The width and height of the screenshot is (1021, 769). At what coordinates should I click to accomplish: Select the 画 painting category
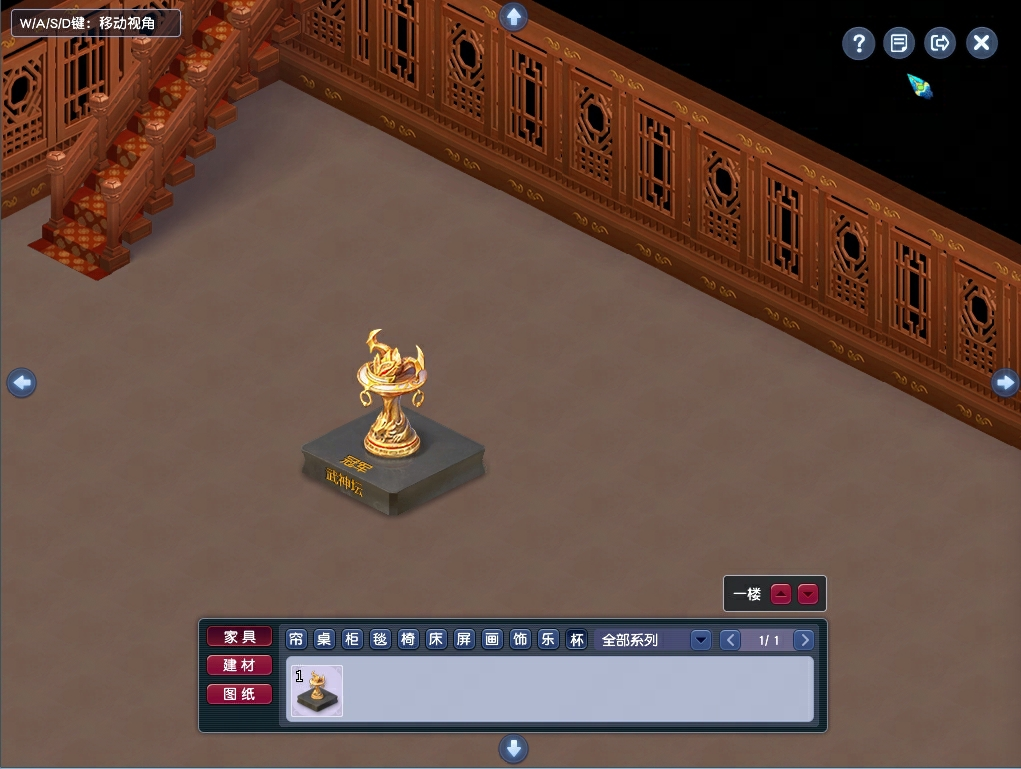pos(493,640)
